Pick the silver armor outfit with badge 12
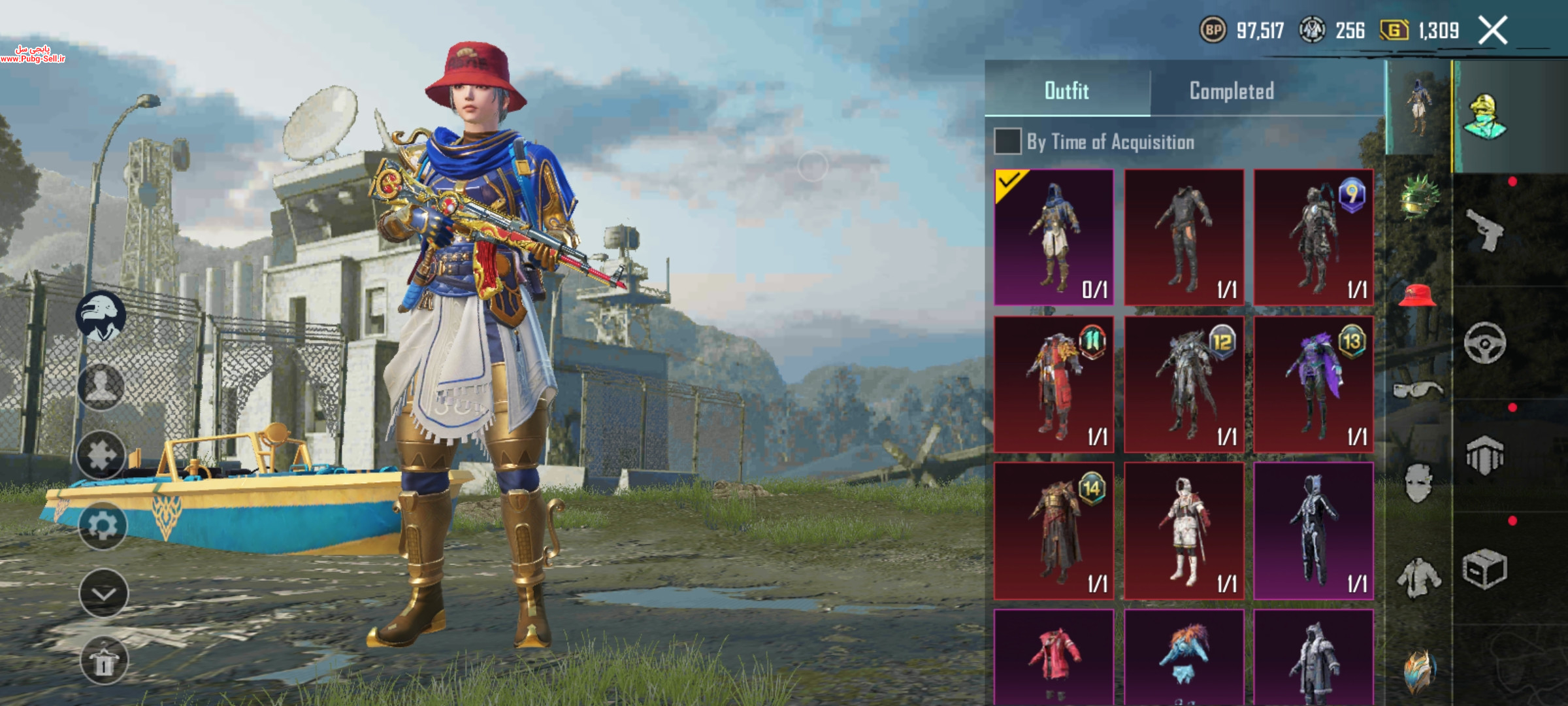This screenshot has height=706, width=1568. pyautogui.click(x=1184, y=384)
